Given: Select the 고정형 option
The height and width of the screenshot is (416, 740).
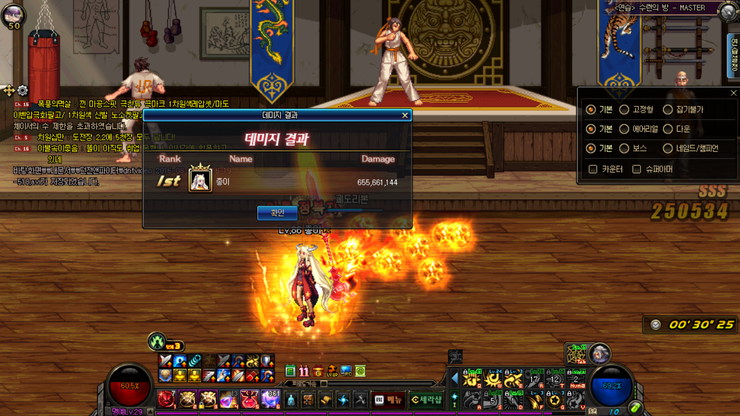Looking at the screenshot, I should 624,110.
